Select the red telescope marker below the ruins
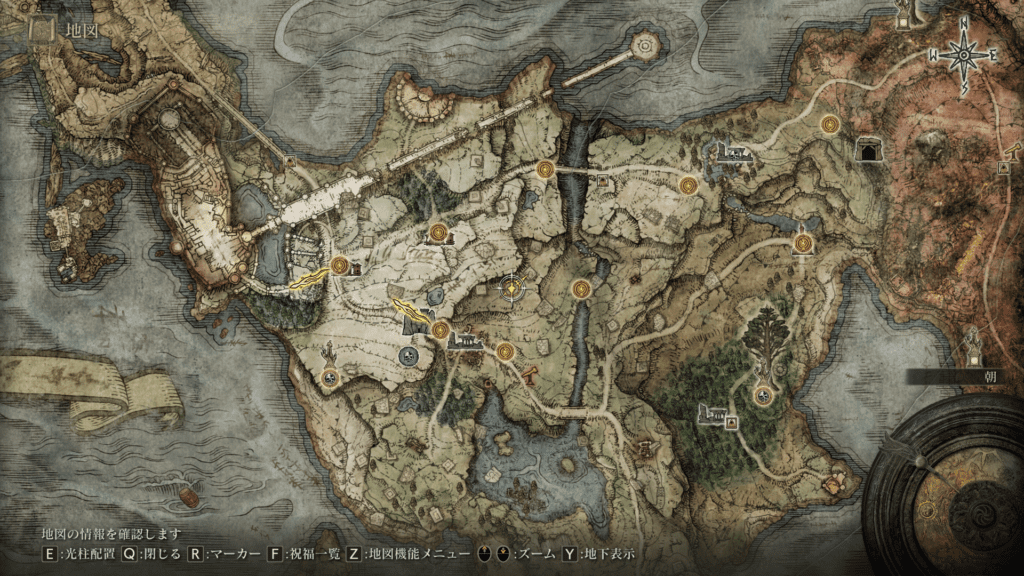1024x576 pixels. (x=530, y=374)
